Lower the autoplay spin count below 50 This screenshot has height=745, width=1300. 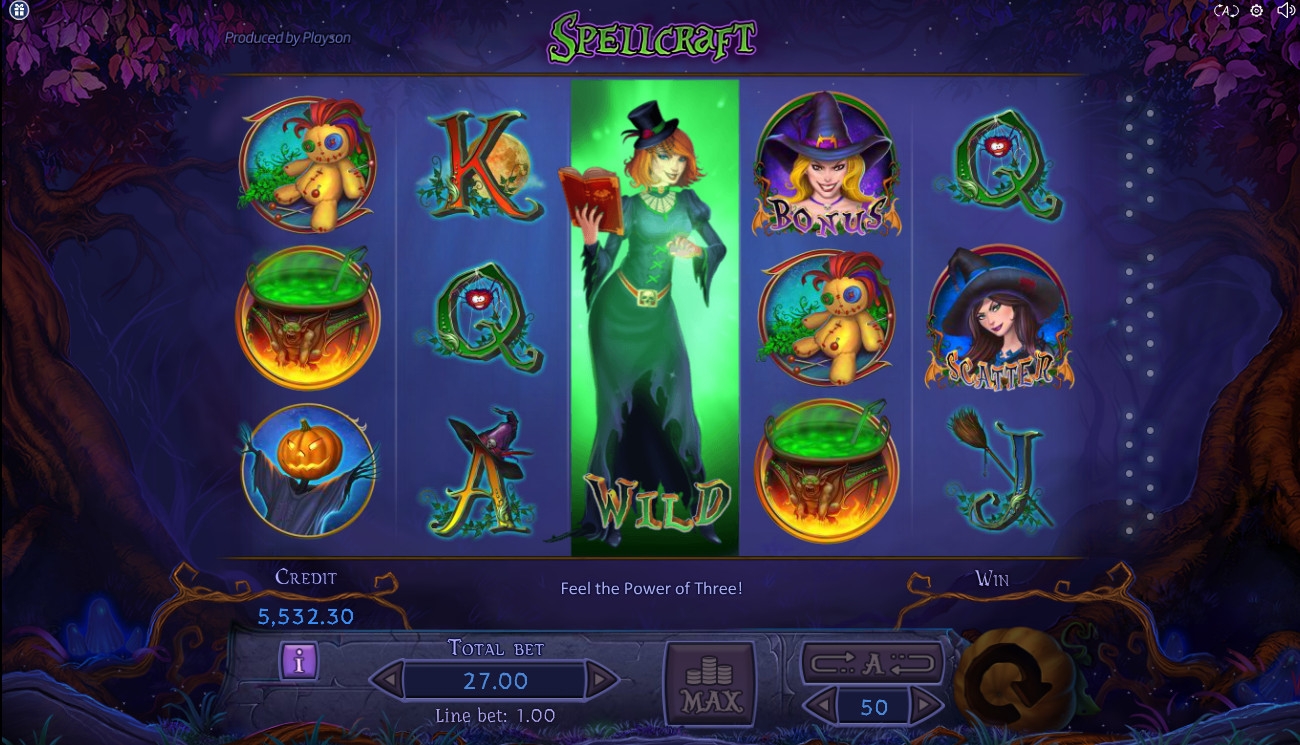coord(820,707)
